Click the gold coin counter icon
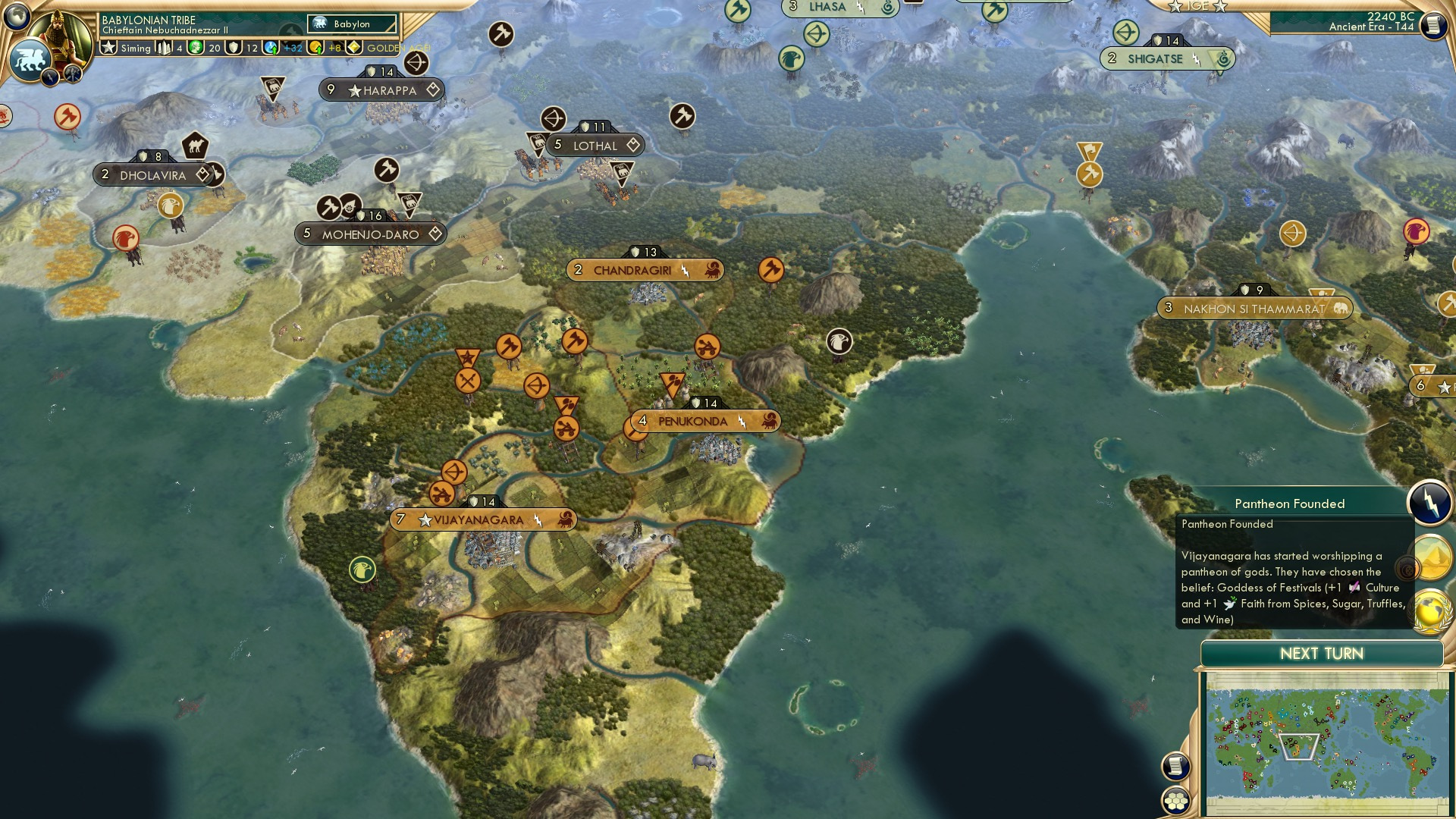The width and height of the screenshot is (1456, 819). [316, 48]
